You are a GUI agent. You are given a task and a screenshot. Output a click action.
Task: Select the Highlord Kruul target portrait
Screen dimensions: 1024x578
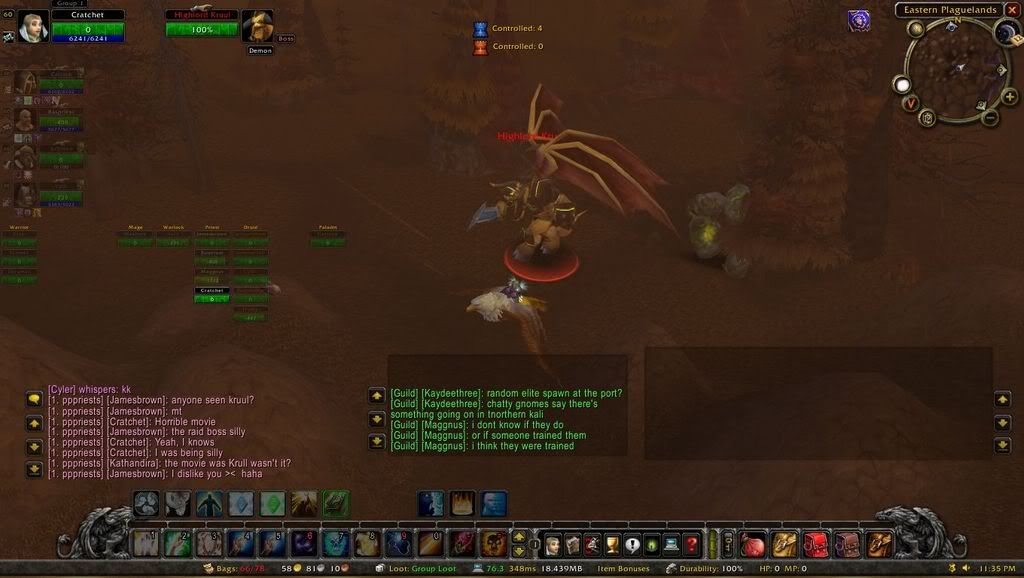[257, 27]
